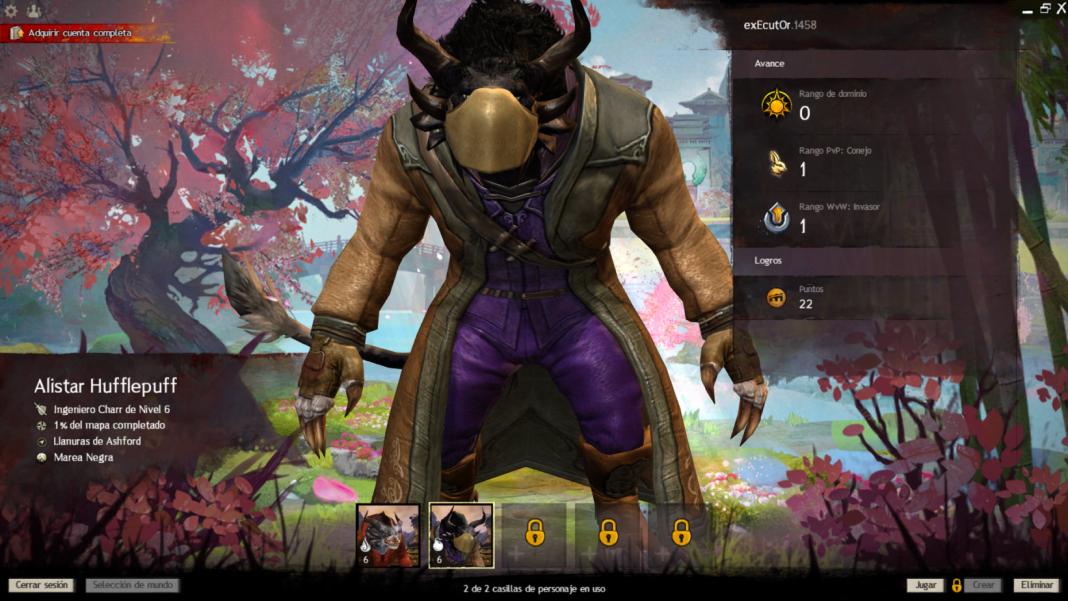Select the red-clothed charr character portrait
The width and height of the screenshot is (1068, 601).
point(388,536)
